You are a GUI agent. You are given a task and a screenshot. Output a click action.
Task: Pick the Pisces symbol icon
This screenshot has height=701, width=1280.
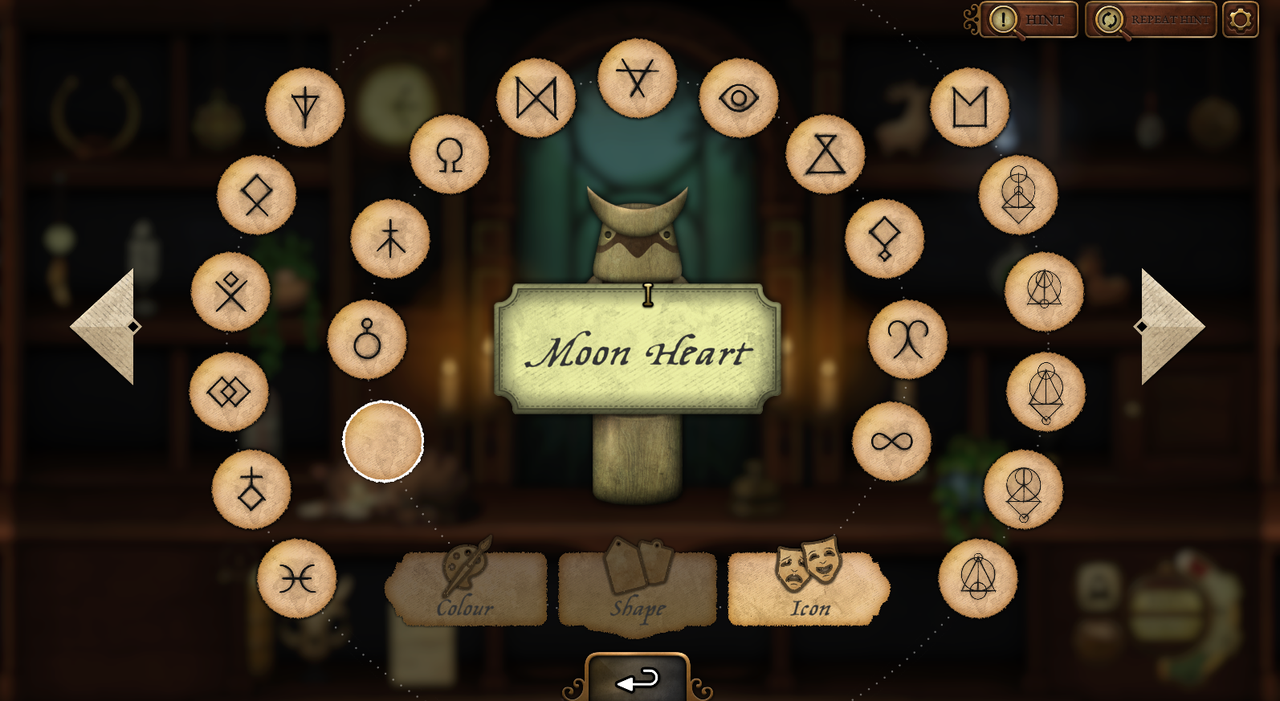[x=297, y=579]
